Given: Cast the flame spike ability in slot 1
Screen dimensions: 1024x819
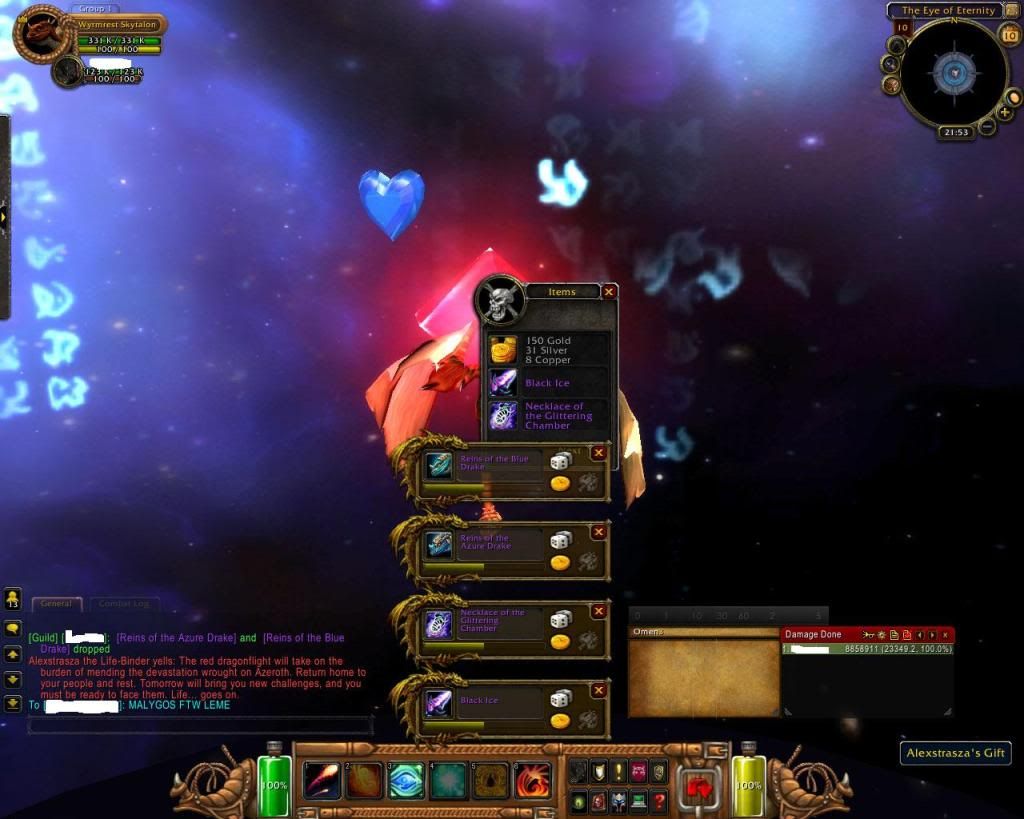Looking at the screenshot, I should tap(321, 780).
